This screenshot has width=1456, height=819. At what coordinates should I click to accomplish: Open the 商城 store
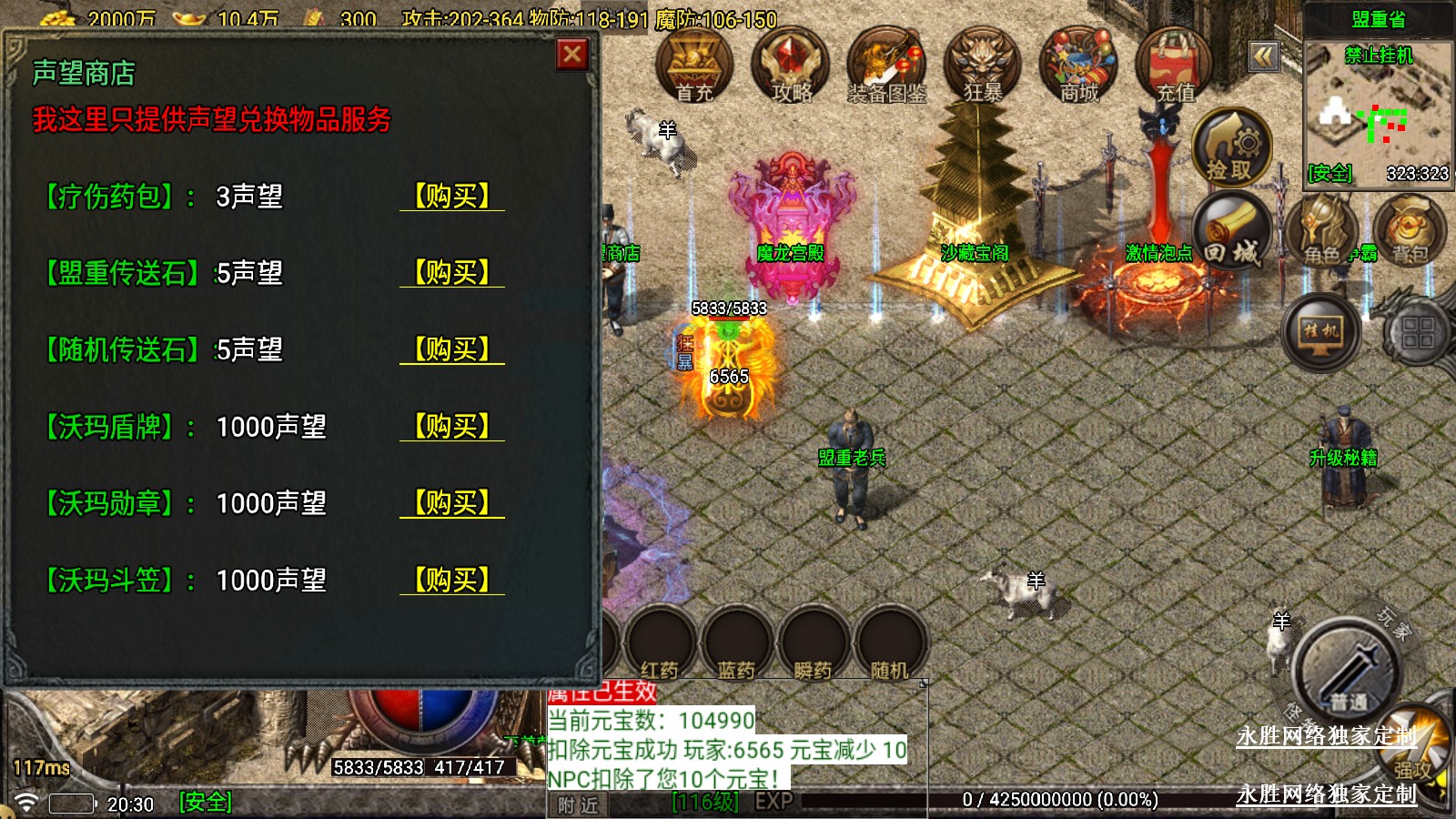pyautogui.click(x=1078, y=66)
